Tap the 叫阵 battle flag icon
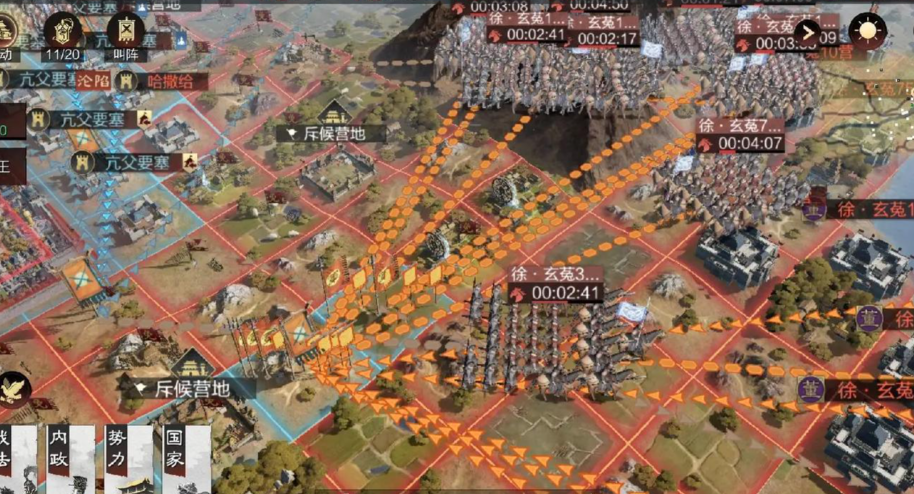 (125, 32)
